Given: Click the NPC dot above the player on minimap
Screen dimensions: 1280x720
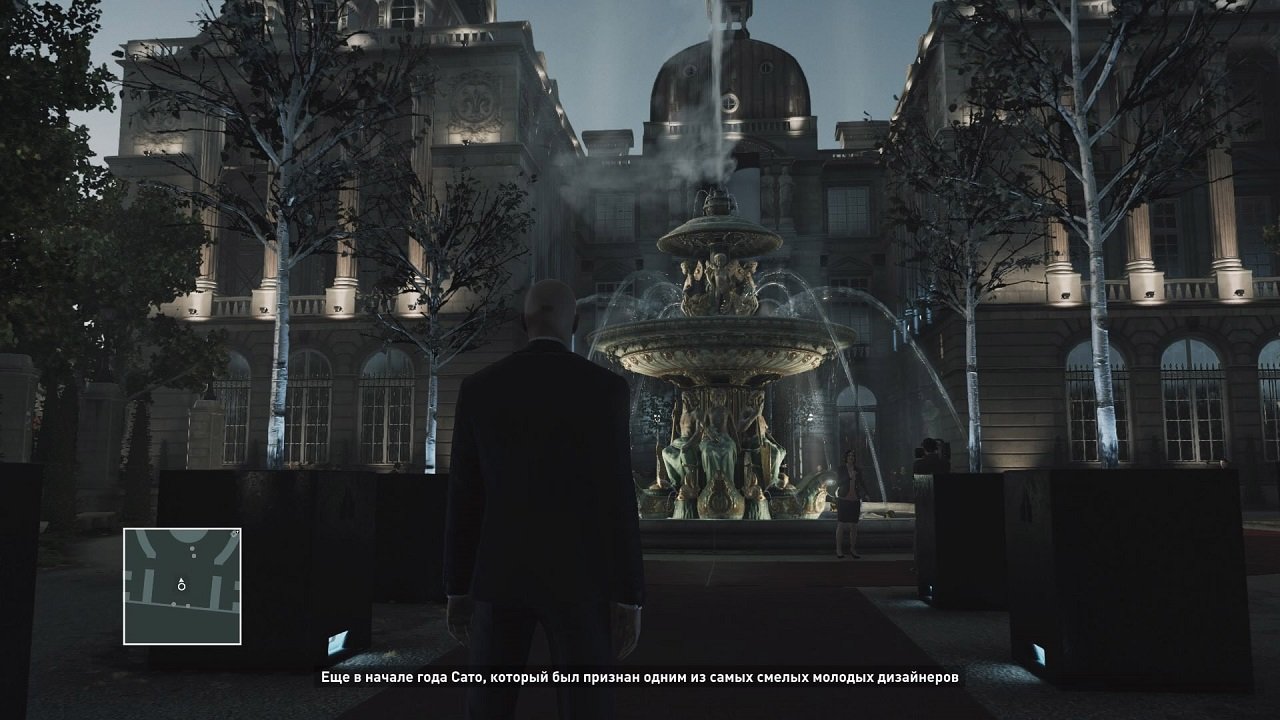Looking at the screenshot, I should (192, 548).
